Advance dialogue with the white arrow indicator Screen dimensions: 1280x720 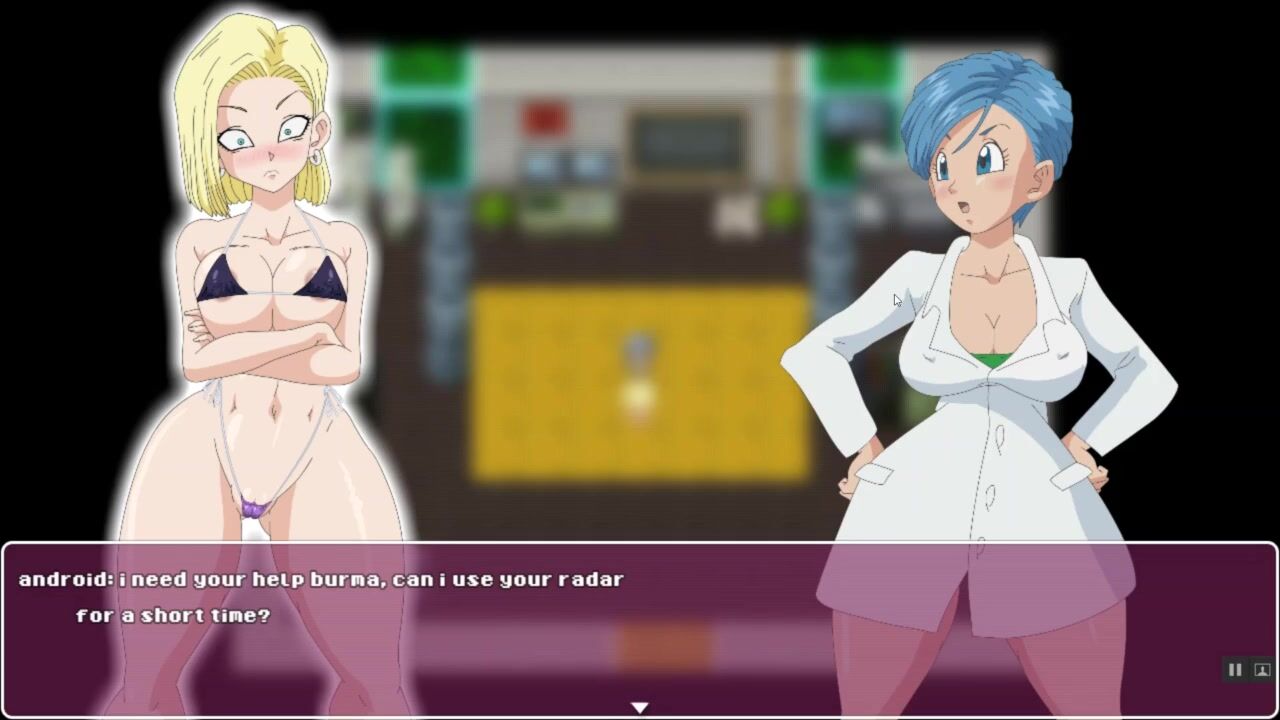tap(640, 707)
